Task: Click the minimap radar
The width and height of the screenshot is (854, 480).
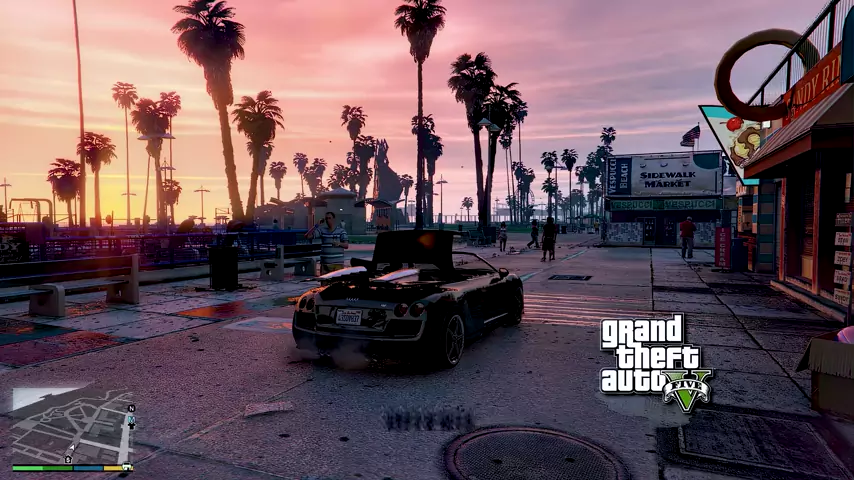Action: [x=70, y=425]
